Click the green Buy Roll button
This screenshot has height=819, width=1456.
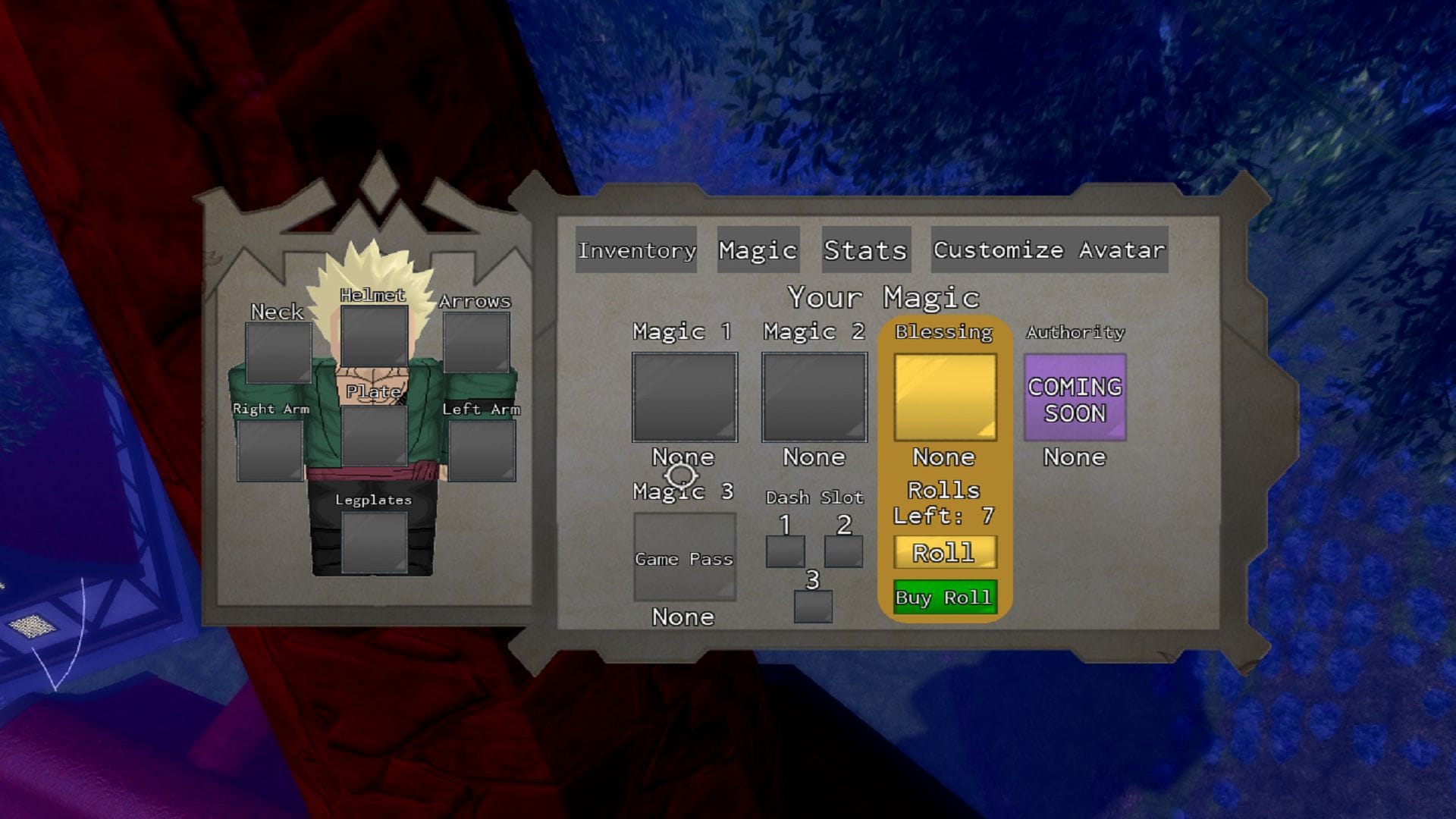click(944, 598)
